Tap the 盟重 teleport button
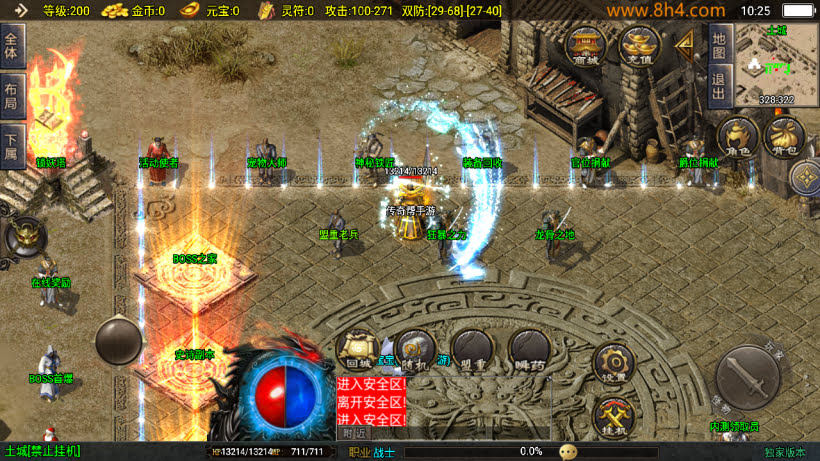Image resolution: width=820 pixels, height=461 pixels. 472,350
